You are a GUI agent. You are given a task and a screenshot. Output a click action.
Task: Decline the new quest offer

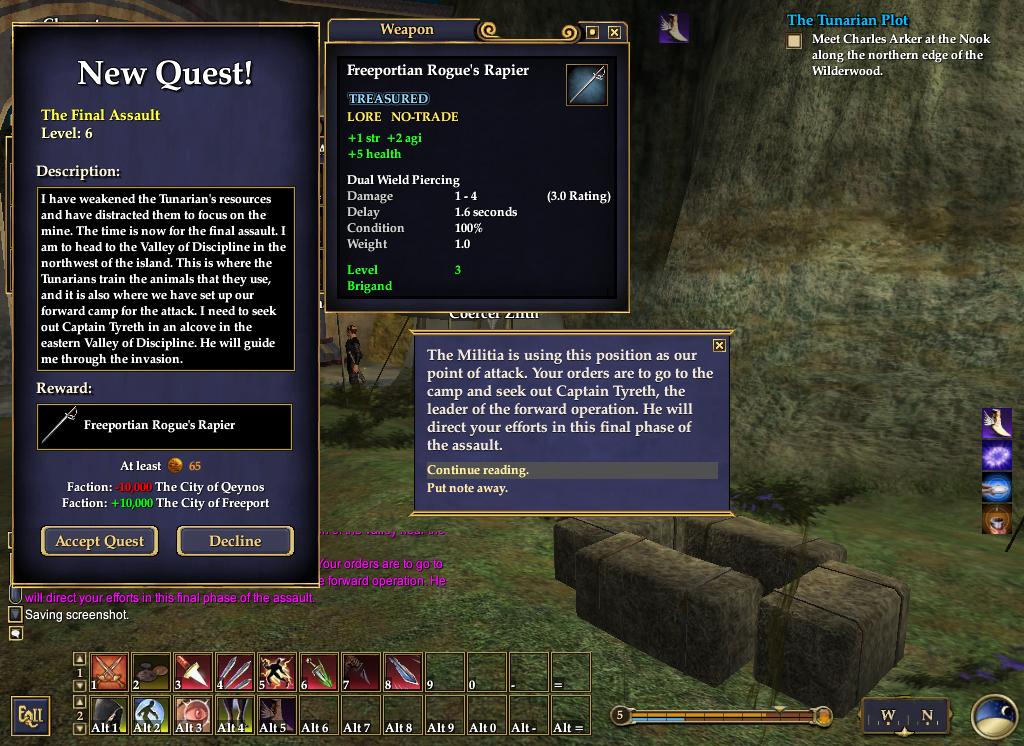[235, 541]
